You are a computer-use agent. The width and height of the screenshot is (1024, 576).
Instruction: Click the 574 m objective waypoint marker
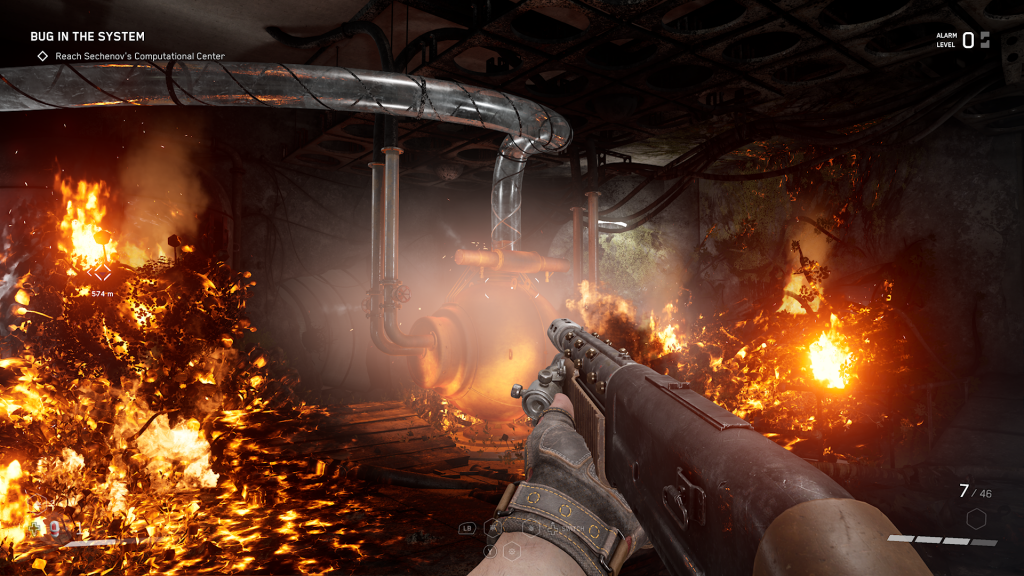coord(101,271)
